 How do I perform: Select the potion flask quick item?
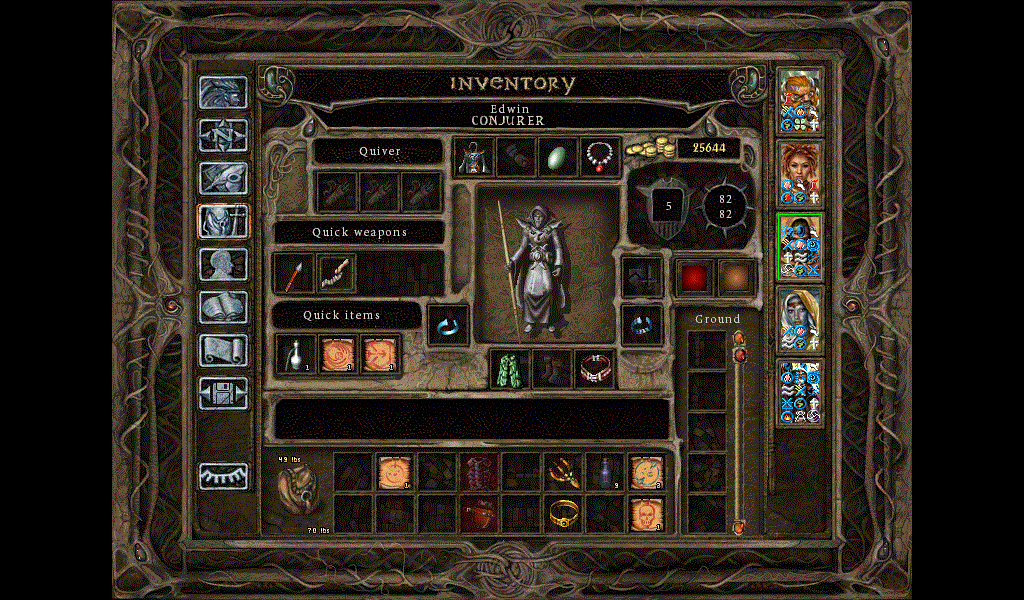295,353
